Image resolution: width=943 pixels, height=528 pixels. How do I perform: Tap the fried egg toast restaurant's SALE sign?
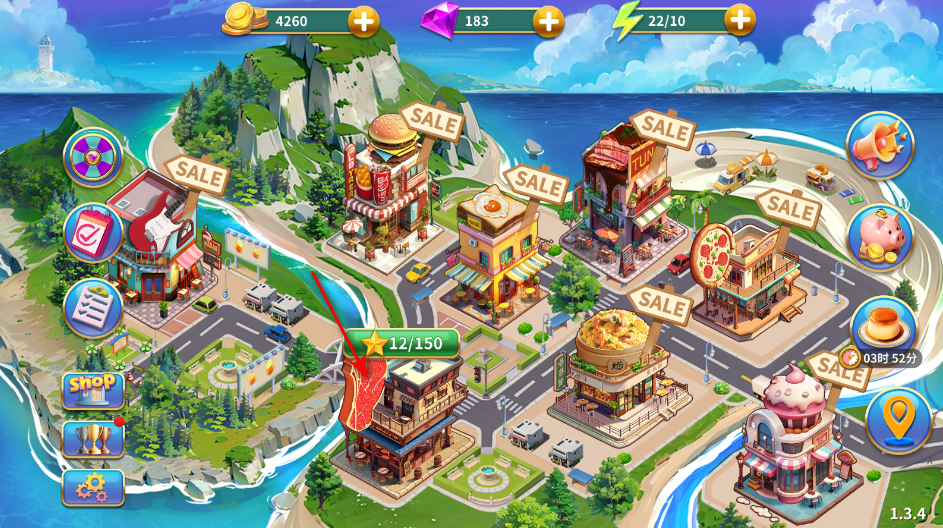(536, 183)
